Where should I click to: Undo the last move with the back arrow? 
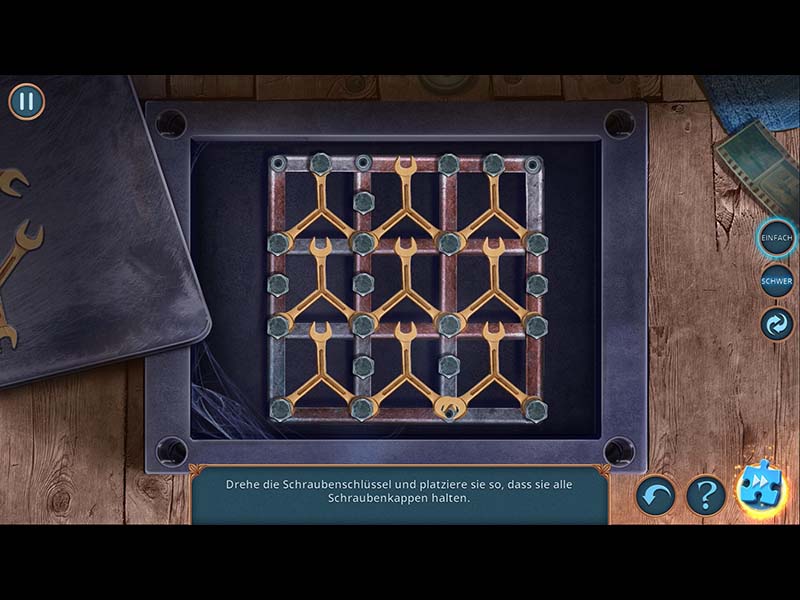[x=656, y=494]
